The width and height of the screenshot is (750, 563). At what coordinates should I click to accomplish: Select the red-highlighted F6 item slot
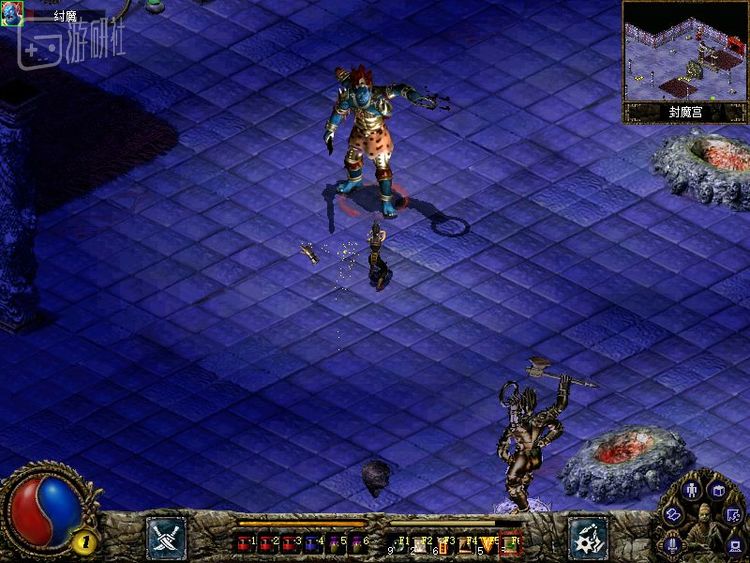(x=509, y=544)
